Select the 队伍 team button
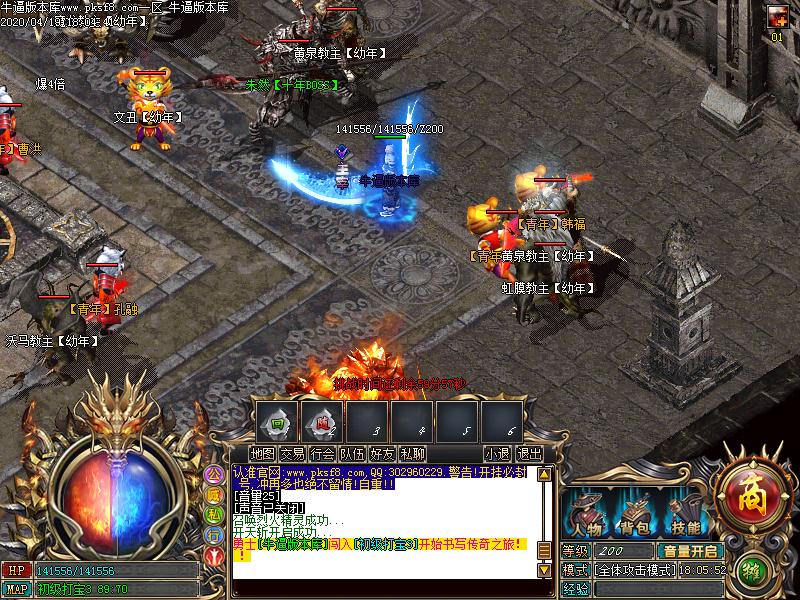 (352, 454)
